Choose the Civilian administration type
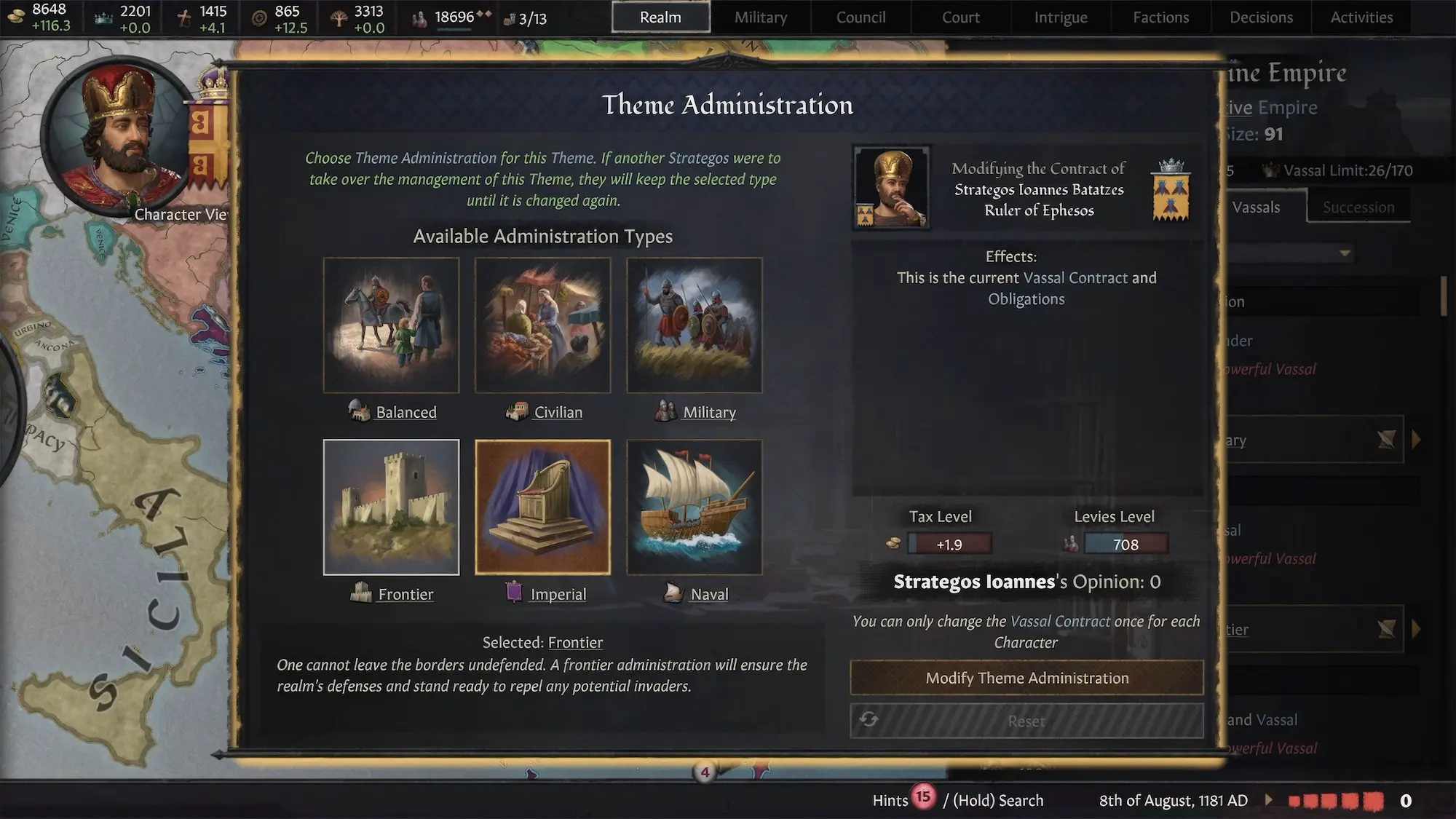Viewport: 1456px width, 819px height. (542, 325)
